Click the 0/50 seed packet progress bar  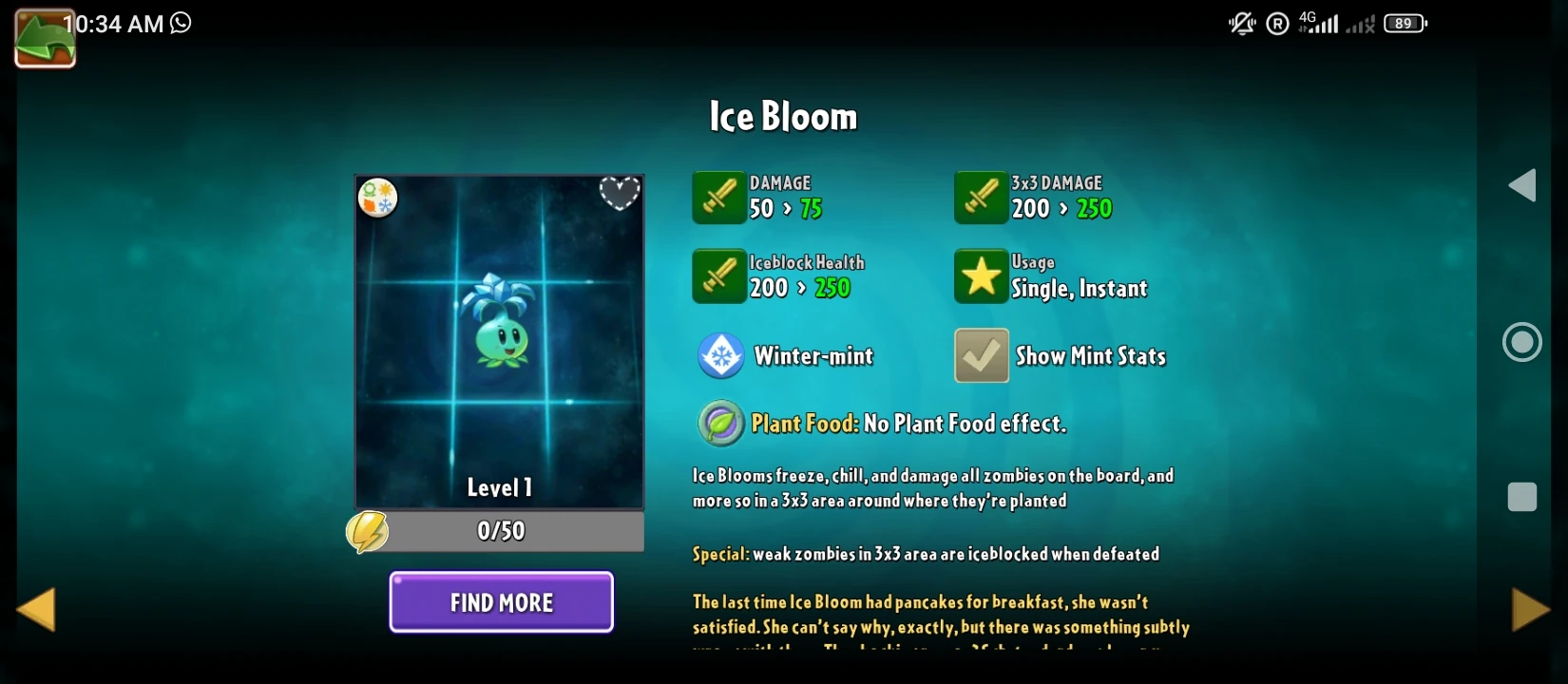tap(499, 531)
